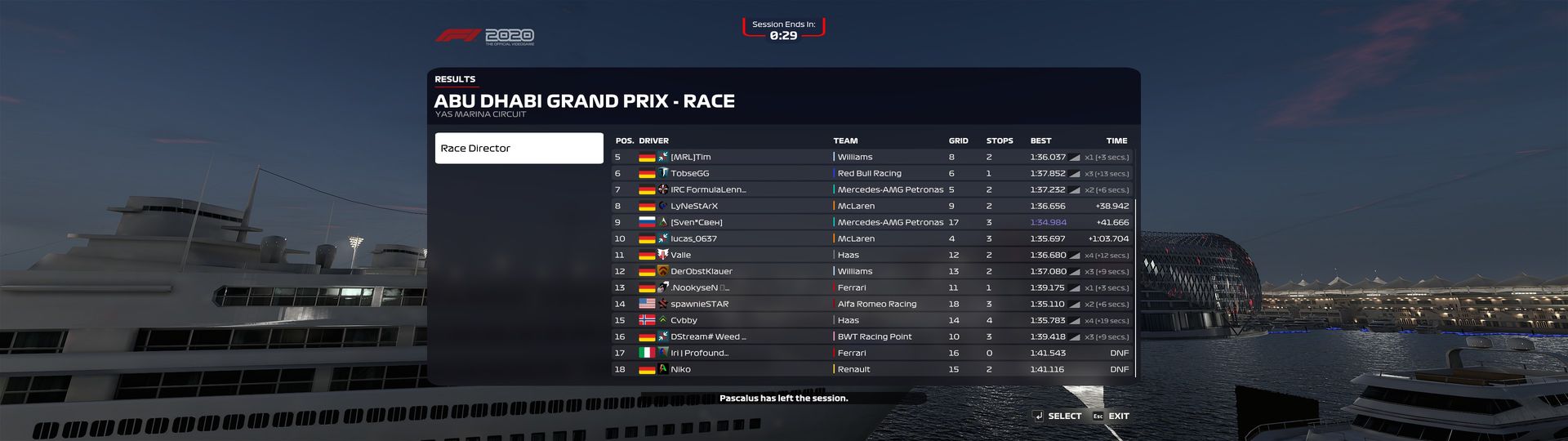Choose the DStream# Weed results row
Screen dimensions: 1568x441
(x=871, y=336)
